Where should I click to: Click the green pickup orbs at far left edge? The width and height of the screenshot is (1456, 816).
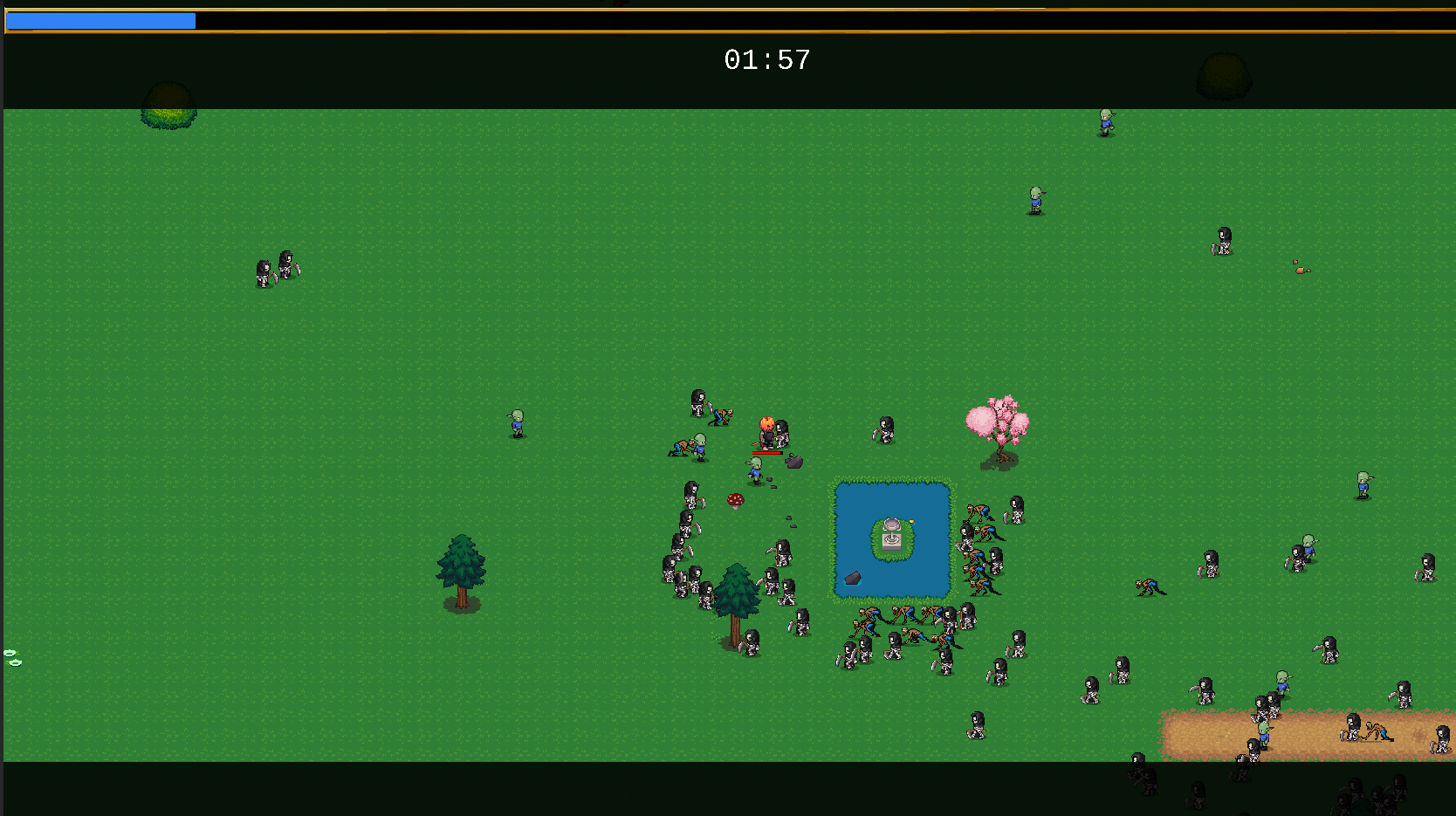pyautogui.click(x=11, y=656)
